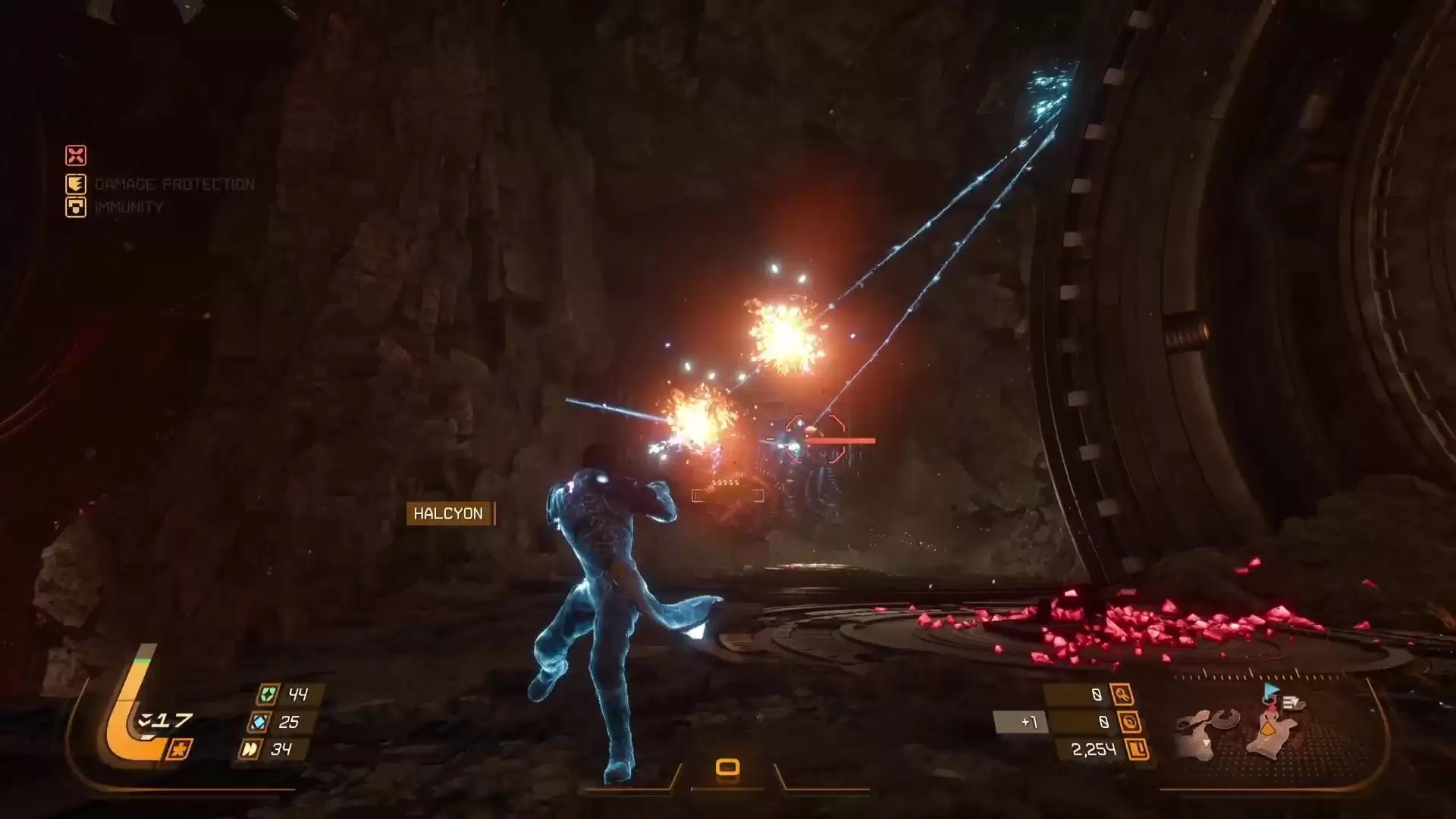1456x819 pixels.
Task: Click the Halcyon player name tag
Action: 449,513
